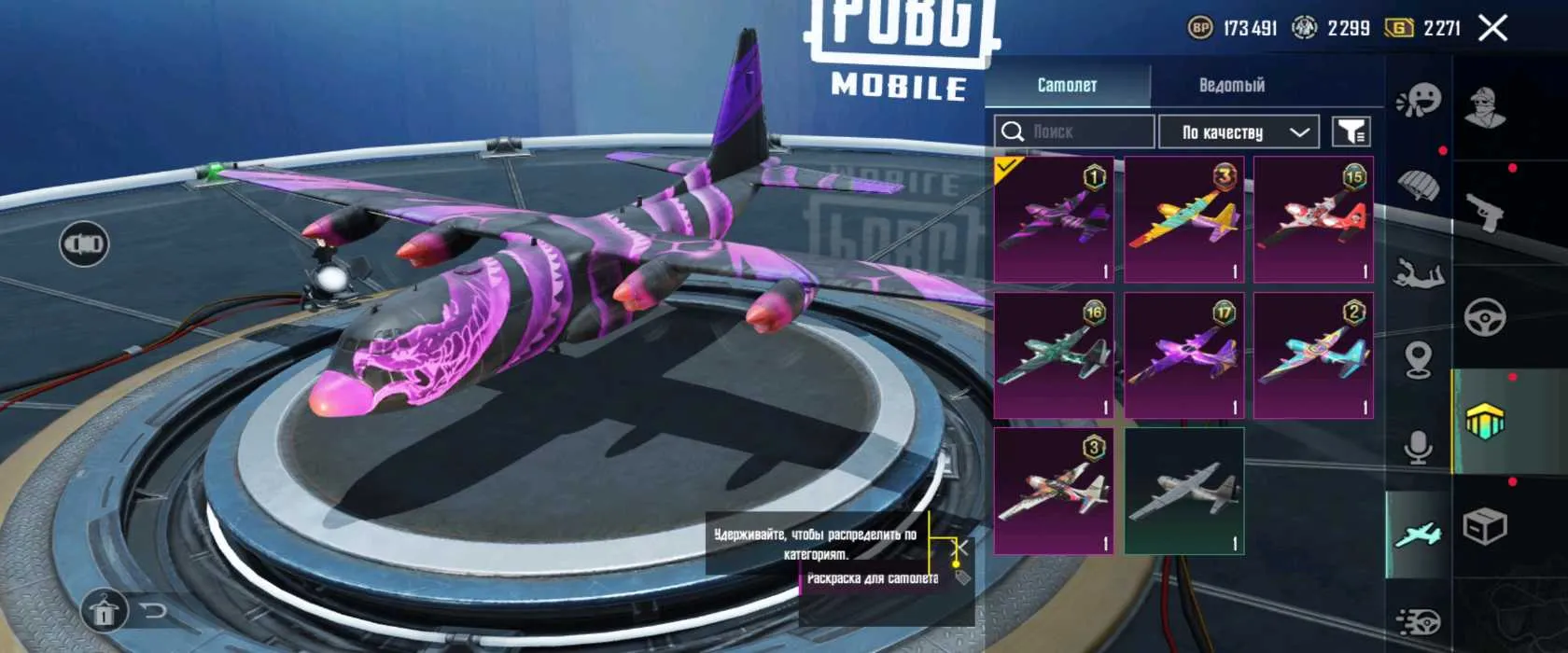
Task: Open the steering wheel vehicle category
Action: (1485, 318)
